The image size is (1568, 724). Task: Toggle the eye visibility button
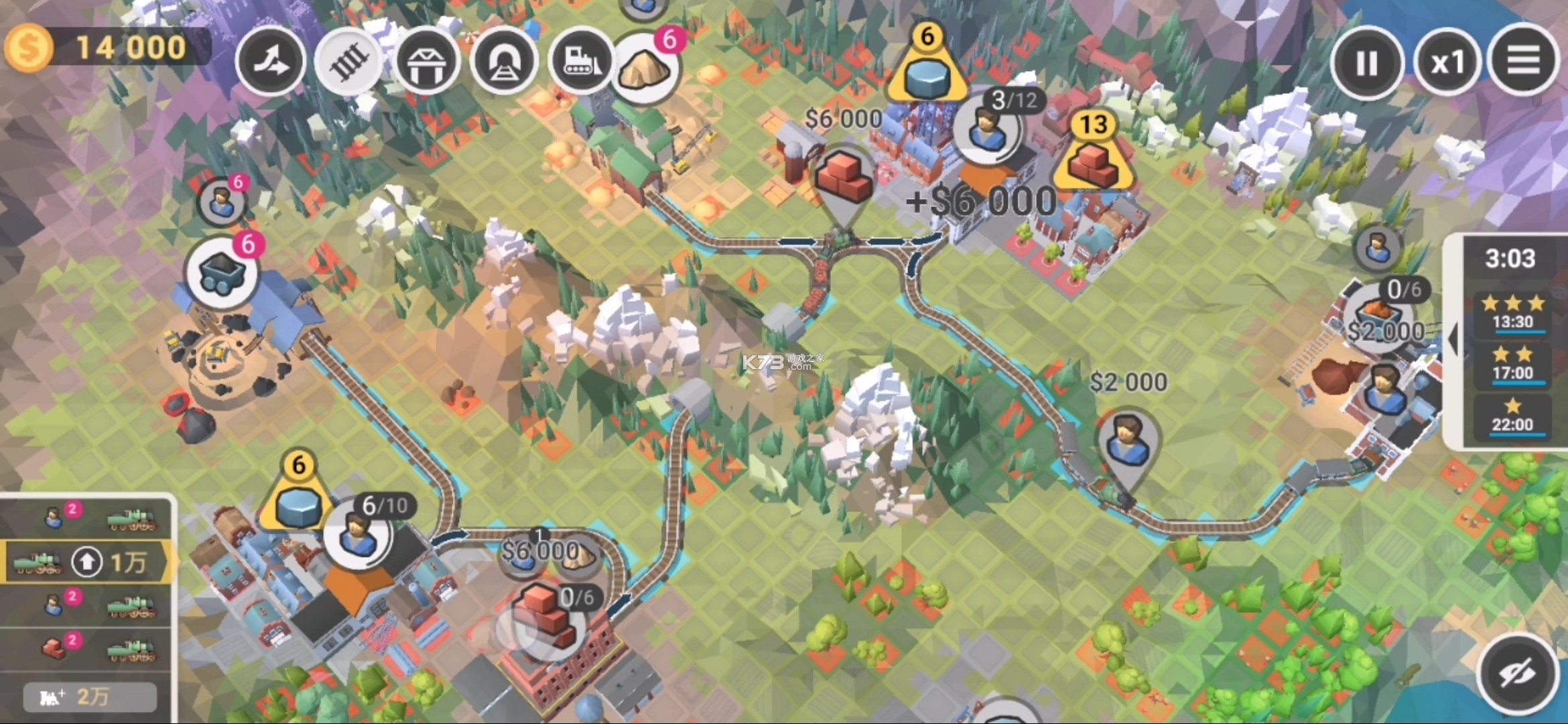1517,673
